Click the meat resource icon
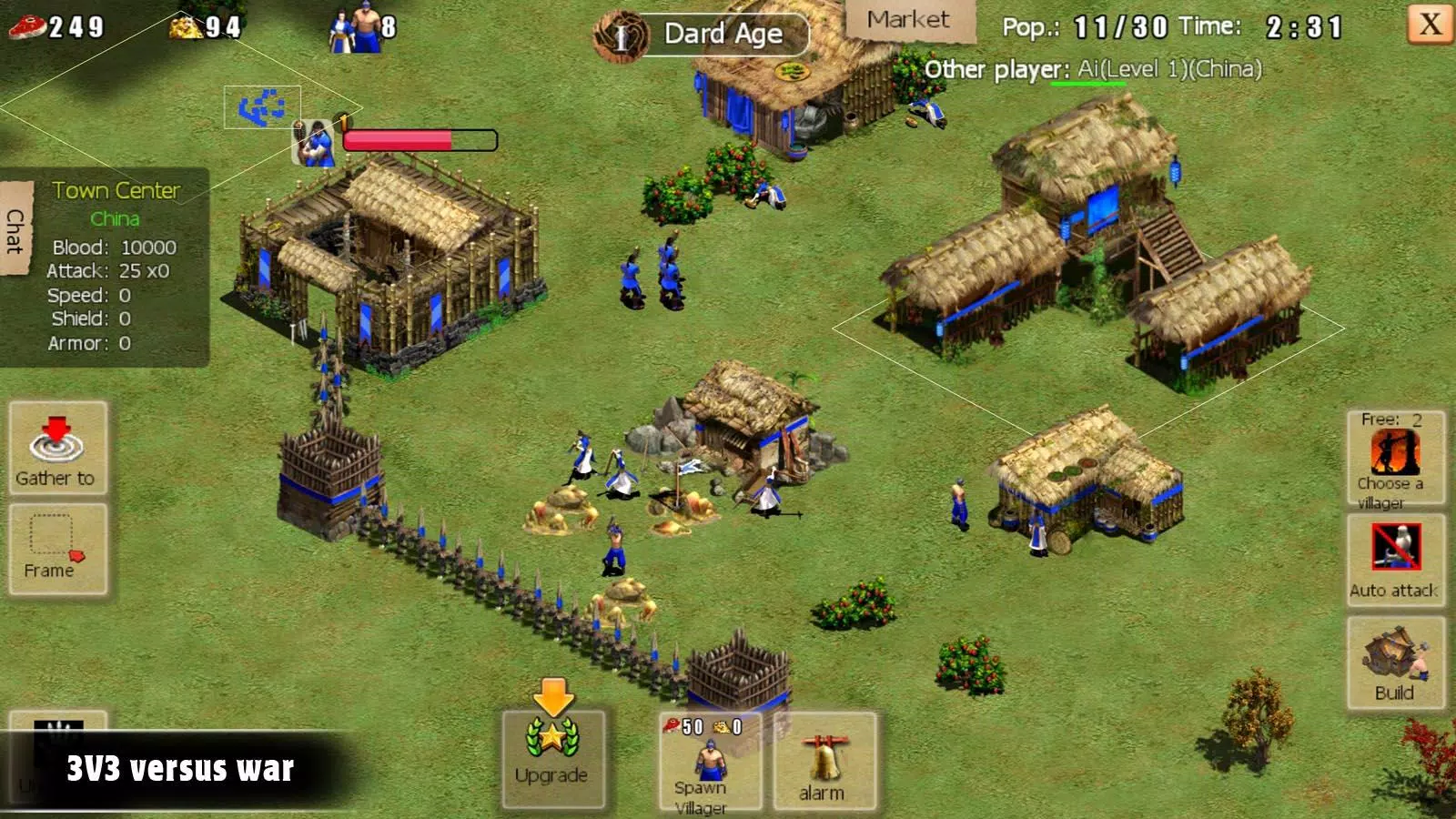Screen dimensions: 1456x819 pyautogui.click(x=27, y=26)
